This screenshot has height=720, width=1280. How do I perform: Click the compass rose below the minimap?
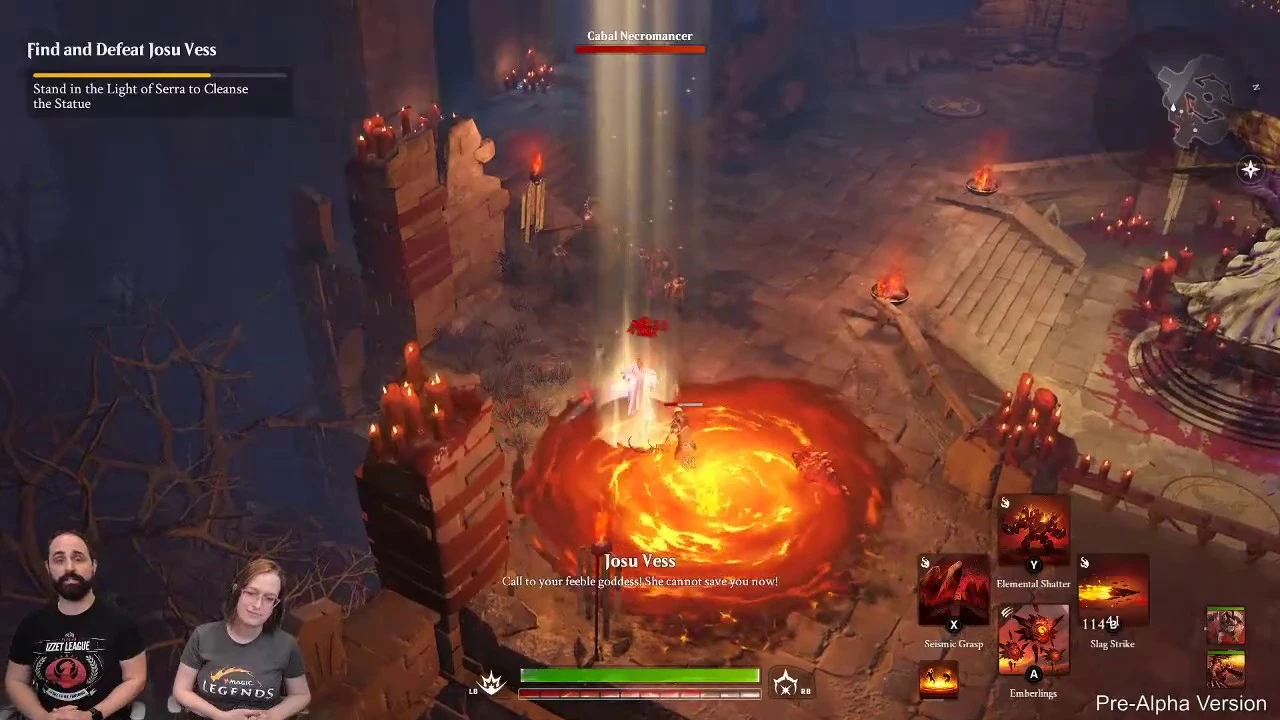(1249, 168)
